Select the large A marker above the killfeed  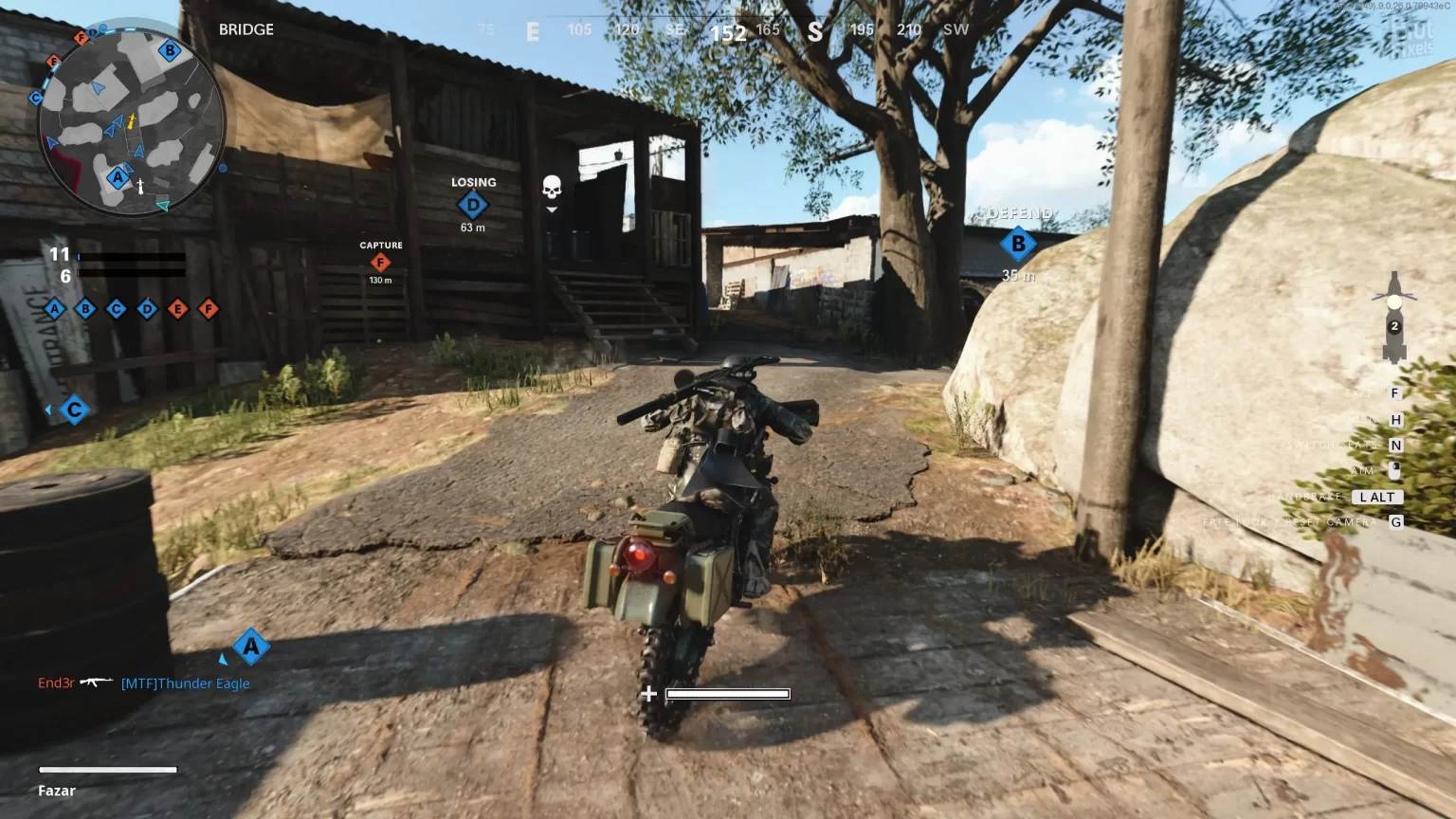coord(251,647)
